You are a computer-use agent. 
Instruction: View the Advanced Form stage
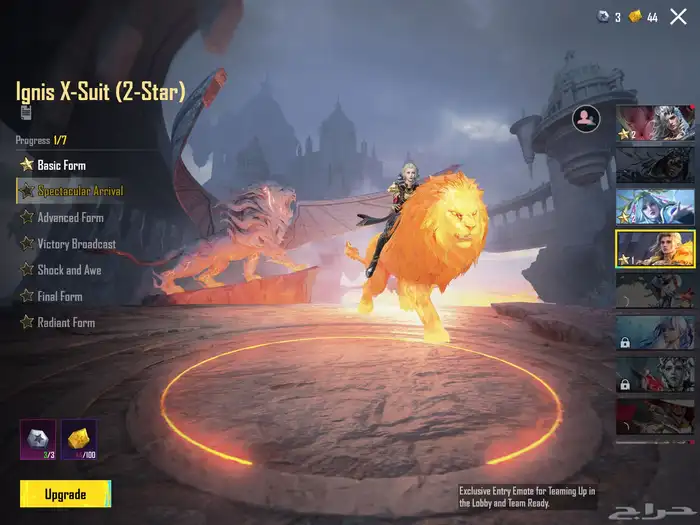click(70, 217)
